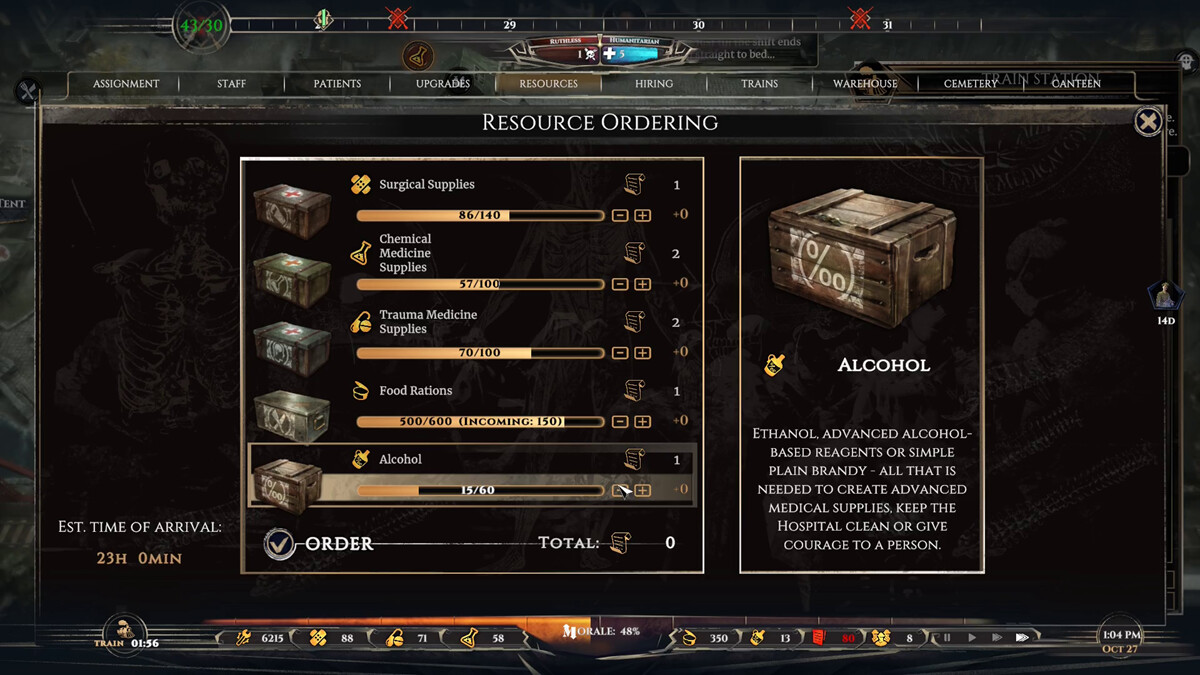This screenshot has height=675, width=1200.
Task: Close the Resource Ordering window
Action: 1148,121
